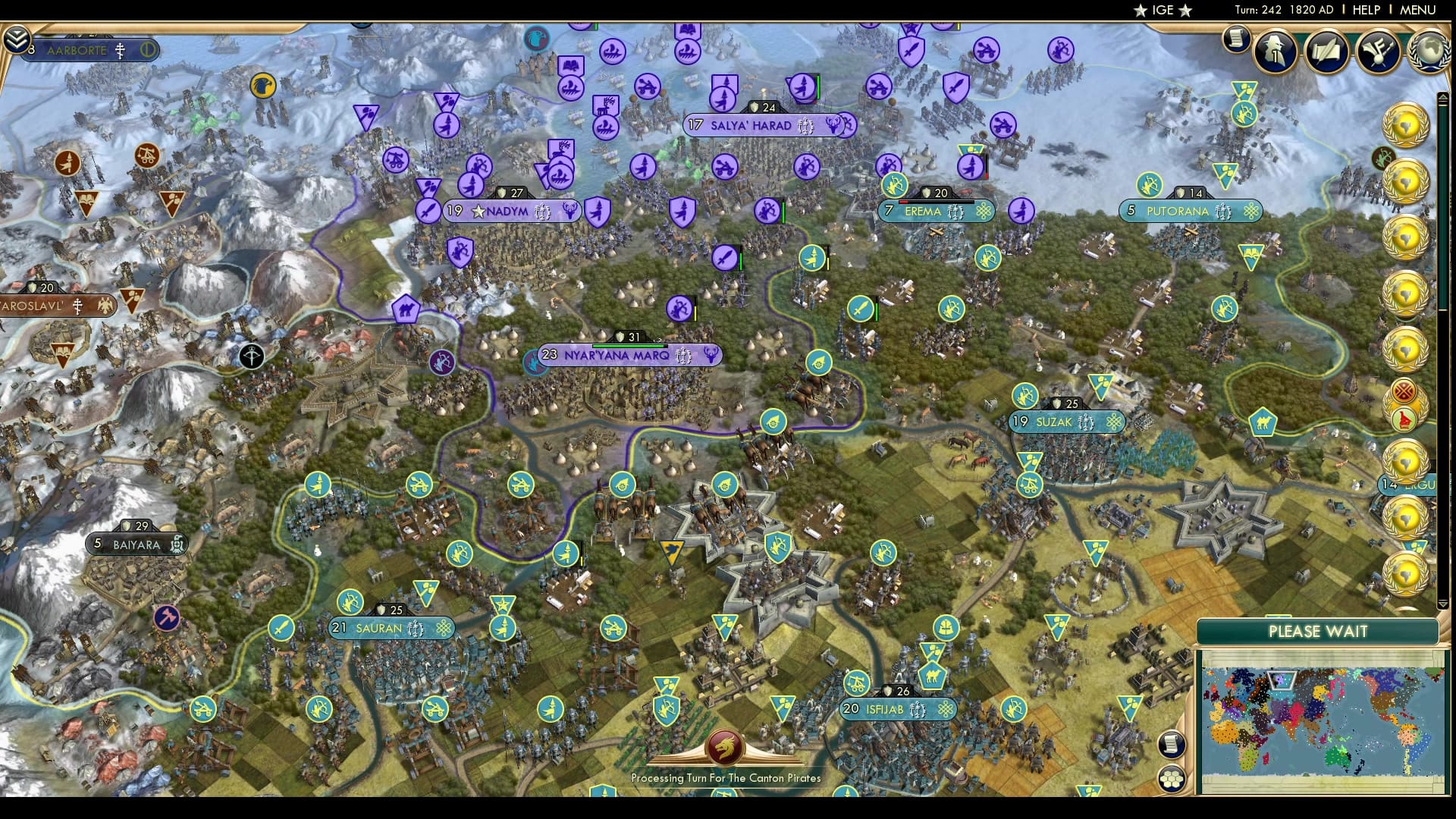Open HELP from the top bar
This screenshot has height=819, width=1456.
pos(1365,10)
